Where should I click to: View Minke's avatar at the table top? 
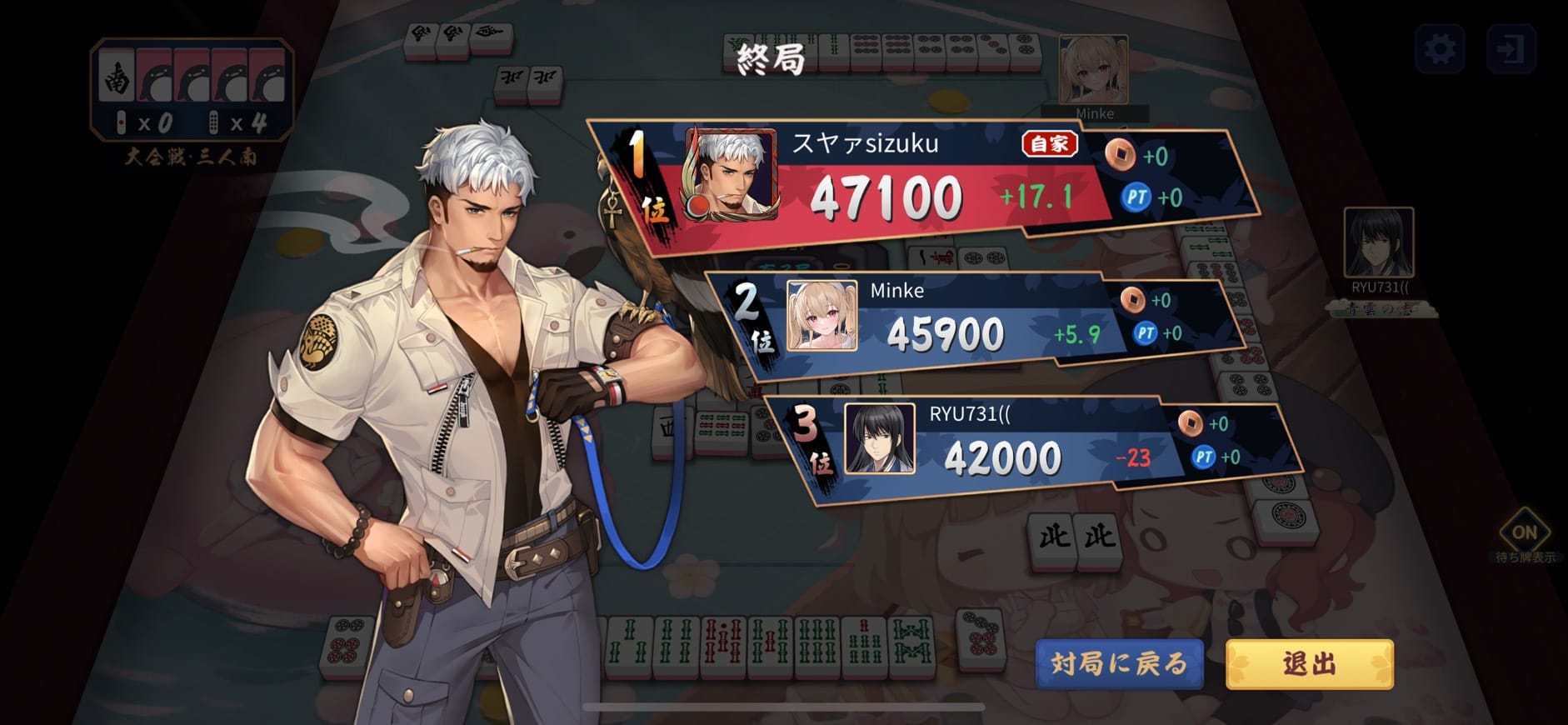(x=1093, y=71)
